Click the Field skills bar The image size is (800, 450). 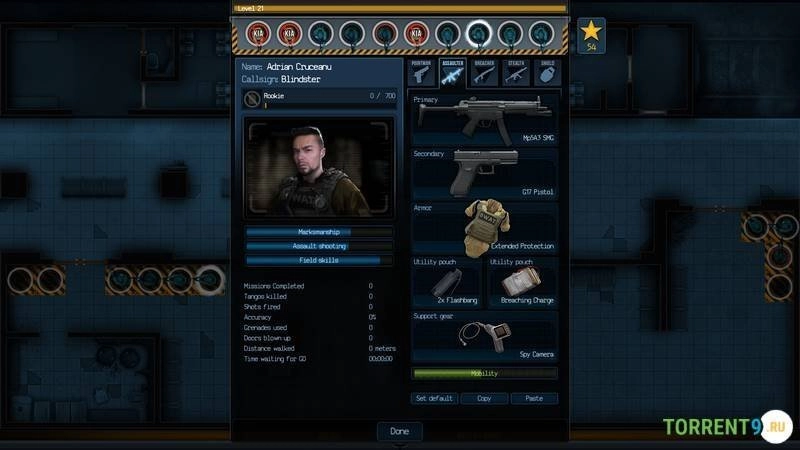click(319, 260)
